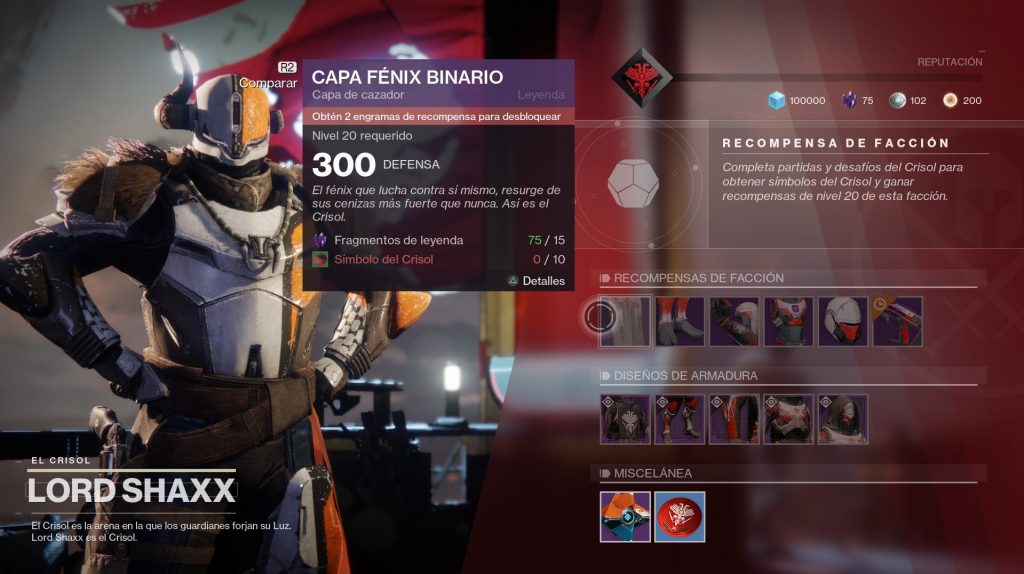Select the helmet faction reward
Viewport: 1024px width, 574px height.
pos(842,321)
